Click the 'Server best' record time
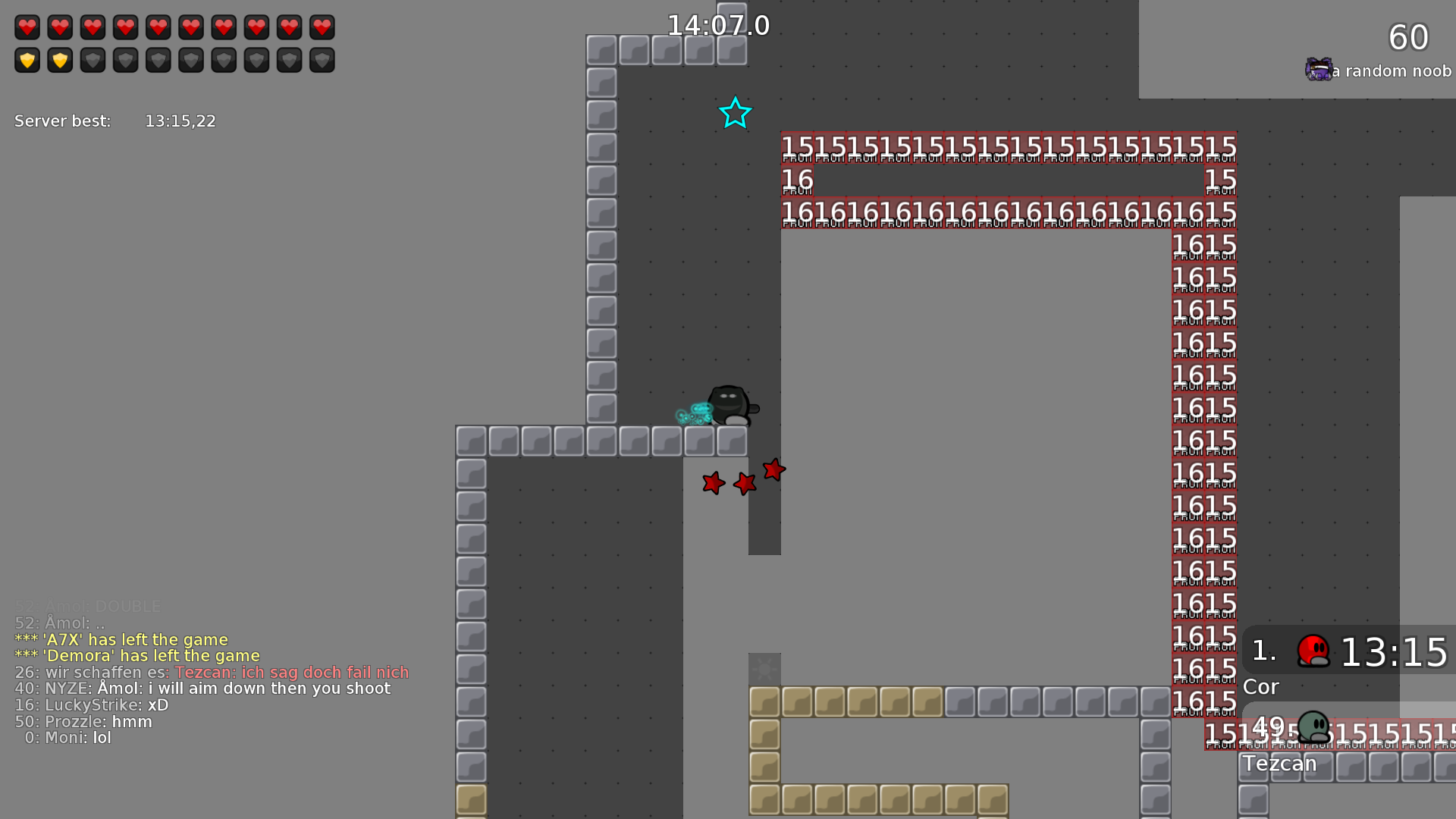The image size is (1456, 819). tap(180, 121)
